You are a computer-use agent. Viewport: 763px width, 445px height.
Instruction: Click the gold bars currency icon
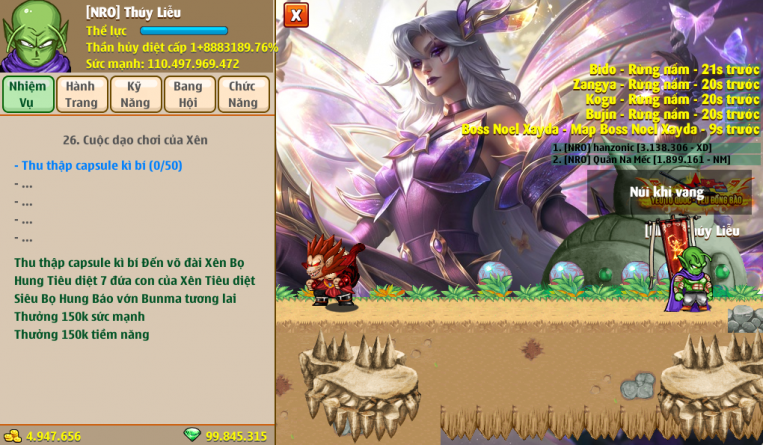[x=13, y=436]
